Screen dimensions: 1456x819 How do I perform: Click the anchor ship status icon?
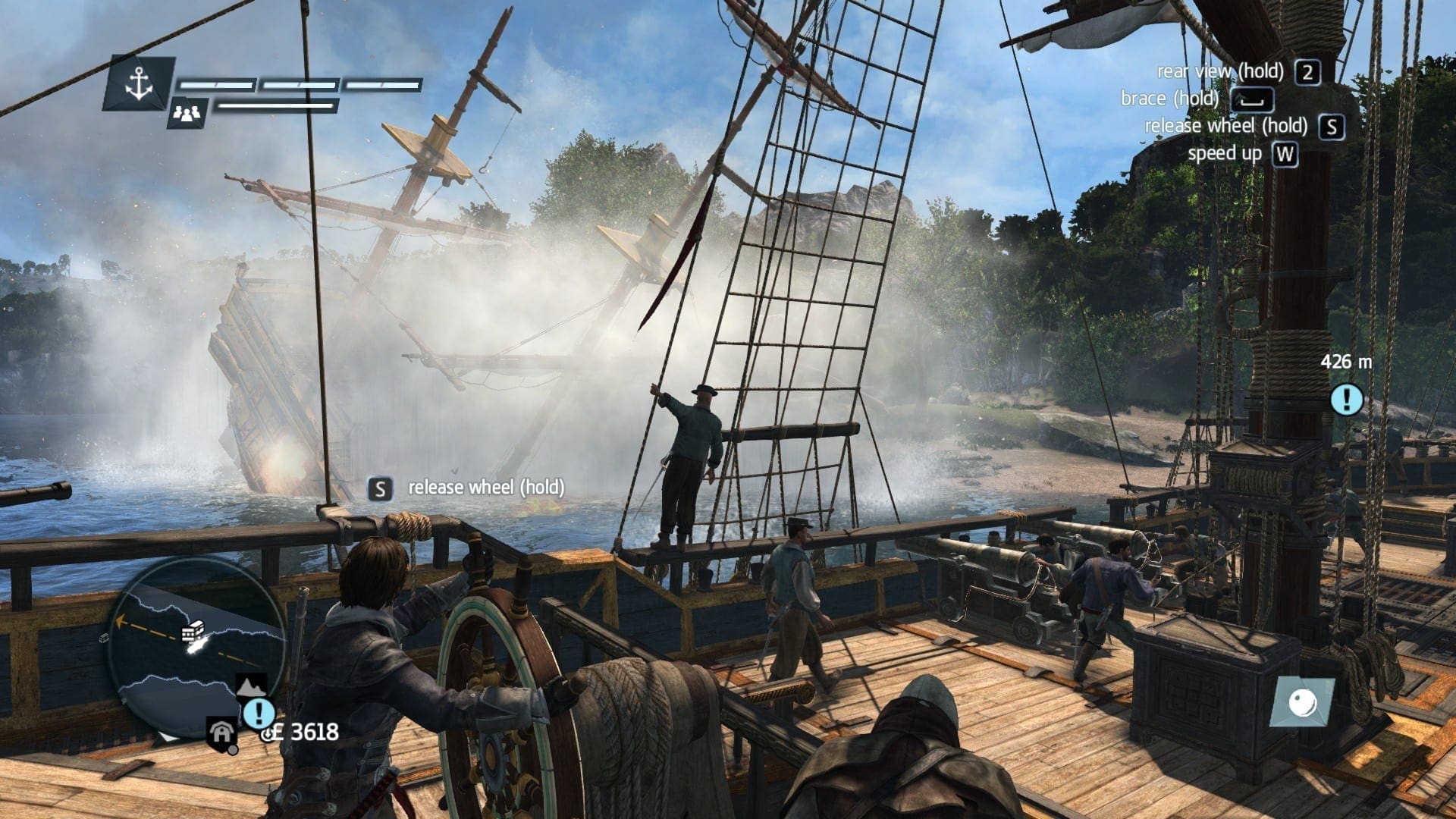[x=139, y=83]
